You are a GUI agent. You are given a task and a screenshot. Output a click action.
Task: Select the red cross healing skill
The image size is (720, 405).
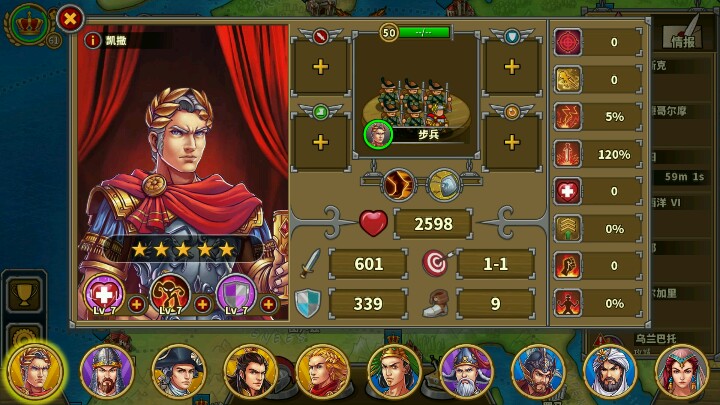pos(103,294)
